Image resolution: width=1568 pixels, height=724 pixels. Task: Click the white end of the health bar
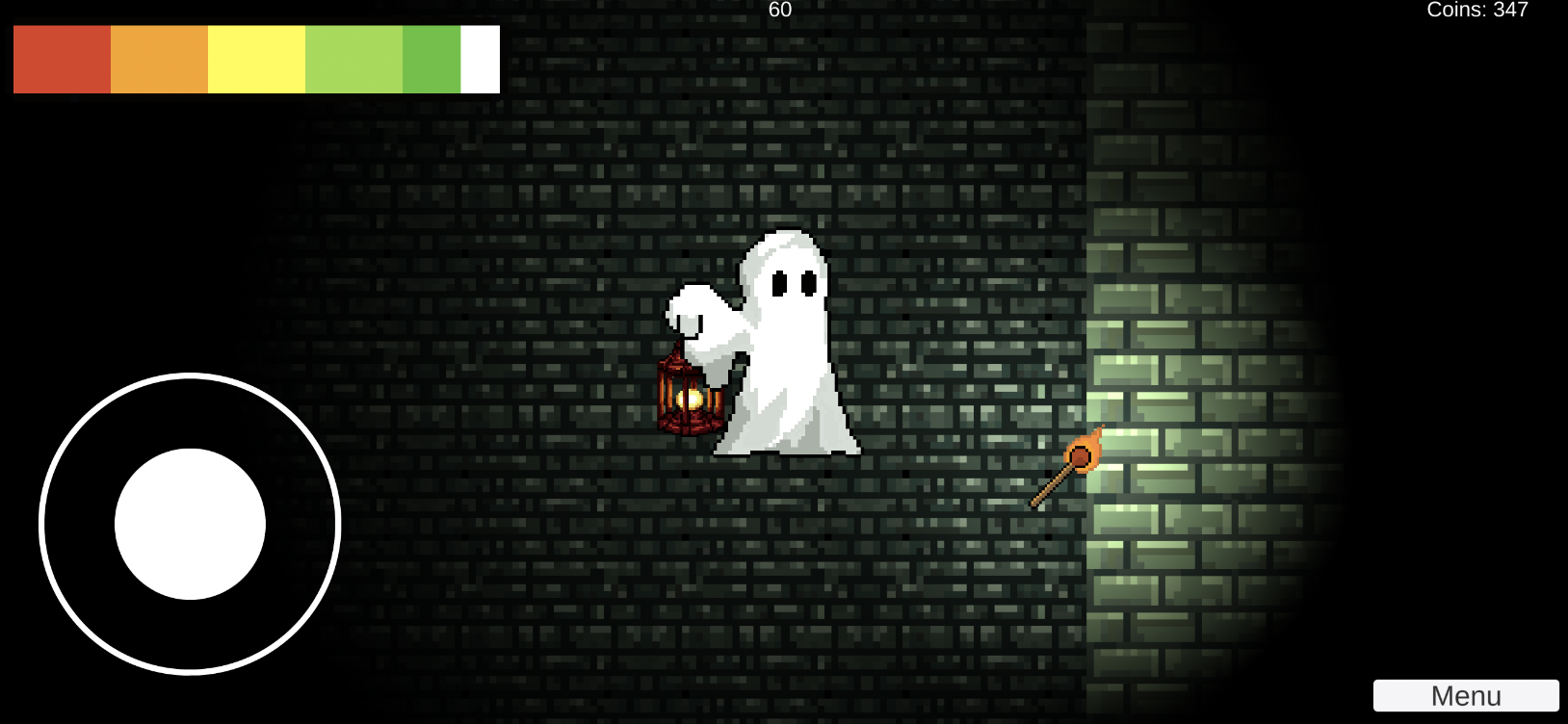479,59
